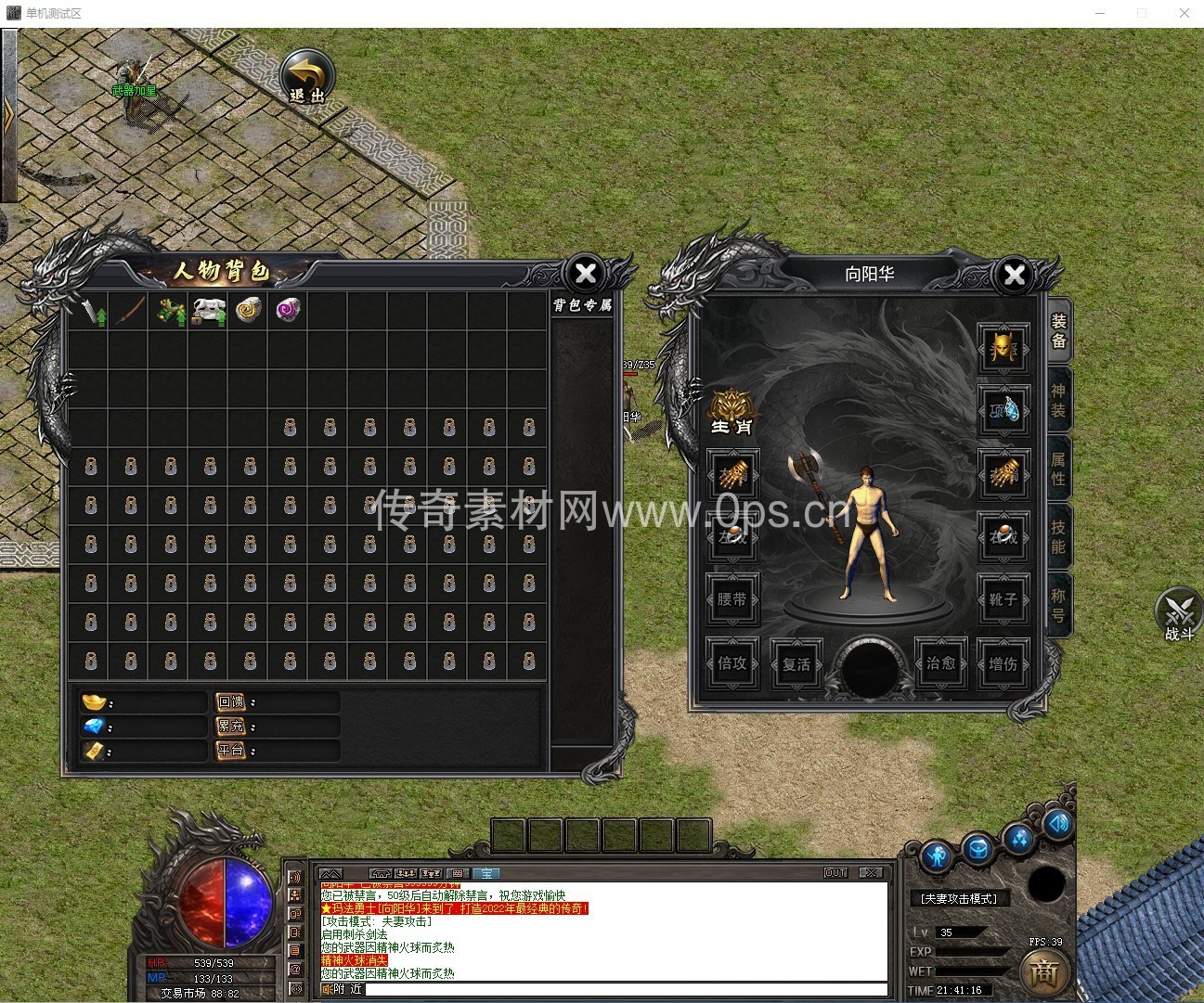Viewport: 1204px width, 1003px height.
Task: Open the 生肖 zodiac emblem
Action: (x=731, y=412)
